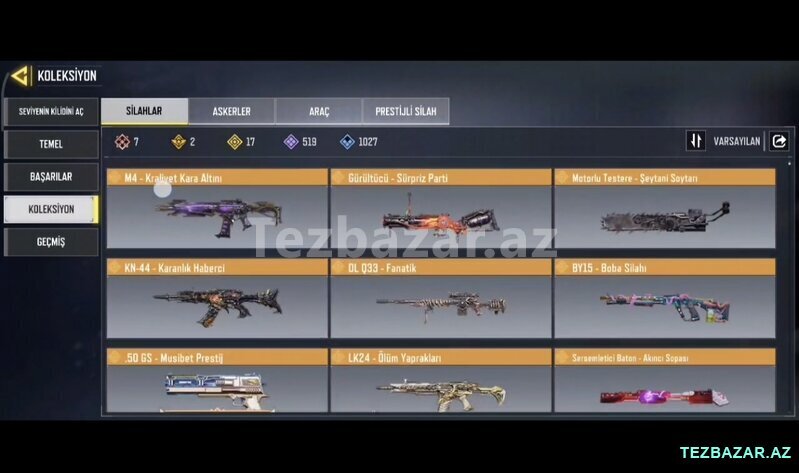Open Seviyenin Kilidini Aç button
Screen dimensions: 799x473
[51, 111]
